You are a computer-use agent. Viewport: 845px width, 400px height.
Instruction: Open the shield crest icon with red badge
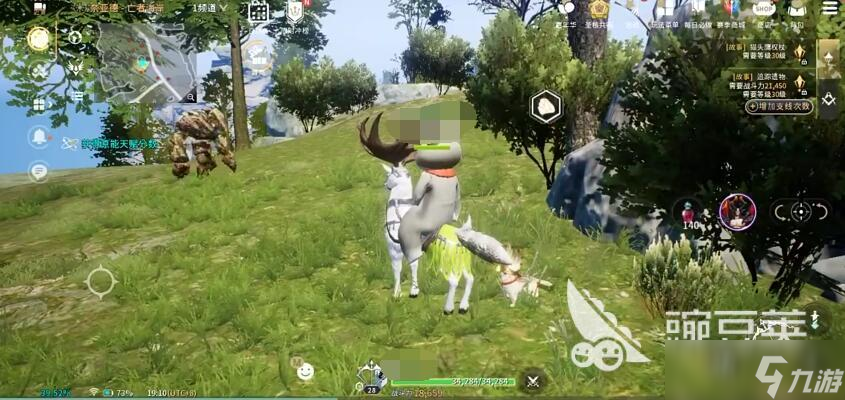point(295,12)
